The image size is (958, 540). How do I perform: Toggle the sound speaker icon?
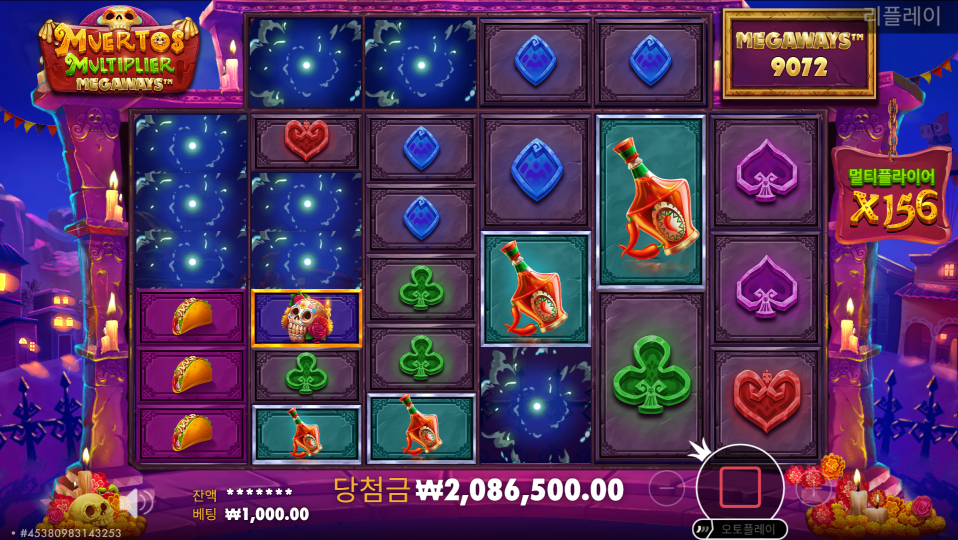click(x=136, y=502)
